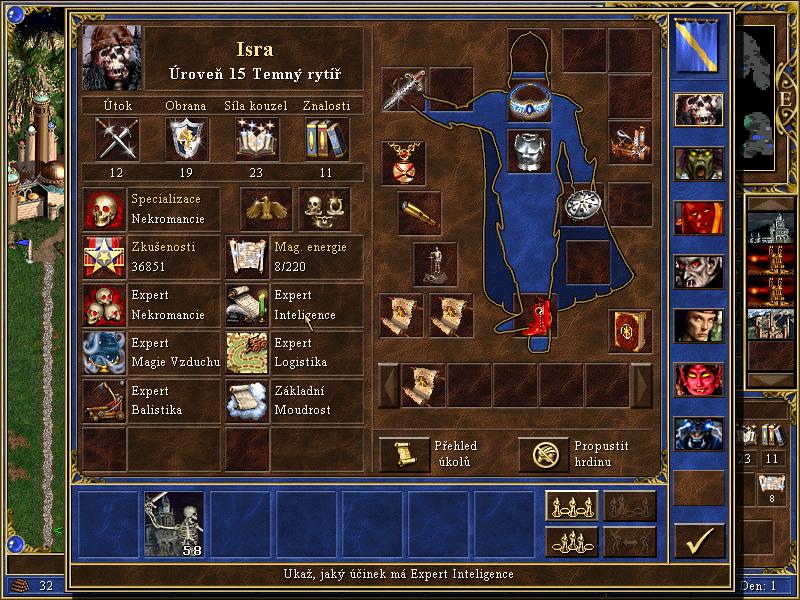
Task: Click Isra's hero portrait
Action: (112, 57)
